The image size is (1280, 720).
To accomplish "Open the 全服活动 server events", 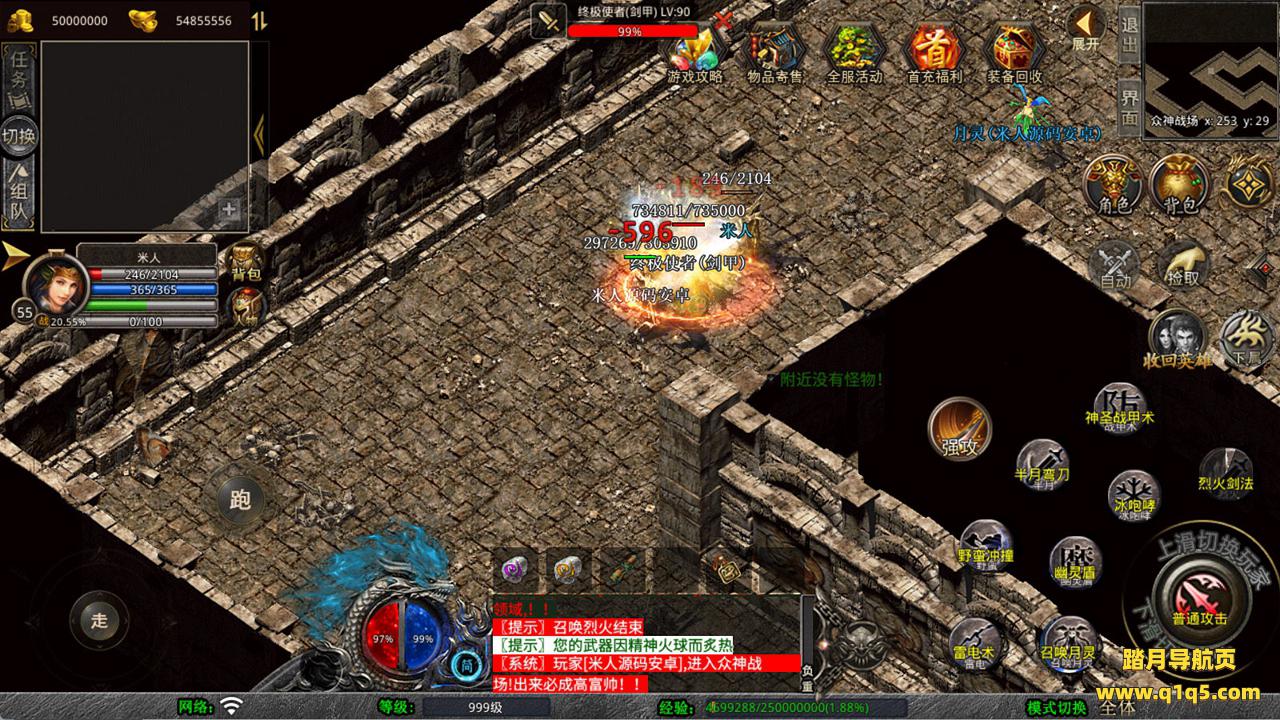I will point(854,50).
